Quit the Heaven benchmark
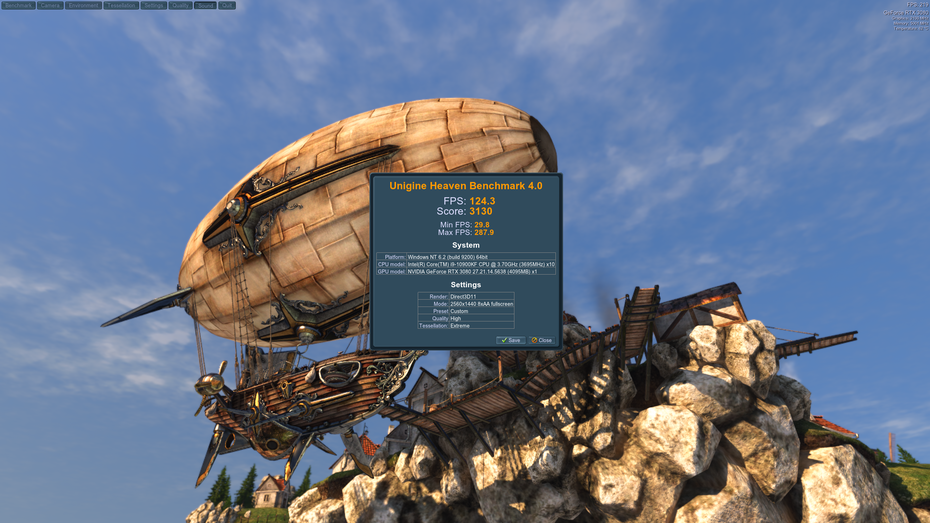Viewport: 930px width, 523px height. click(227, 5)
